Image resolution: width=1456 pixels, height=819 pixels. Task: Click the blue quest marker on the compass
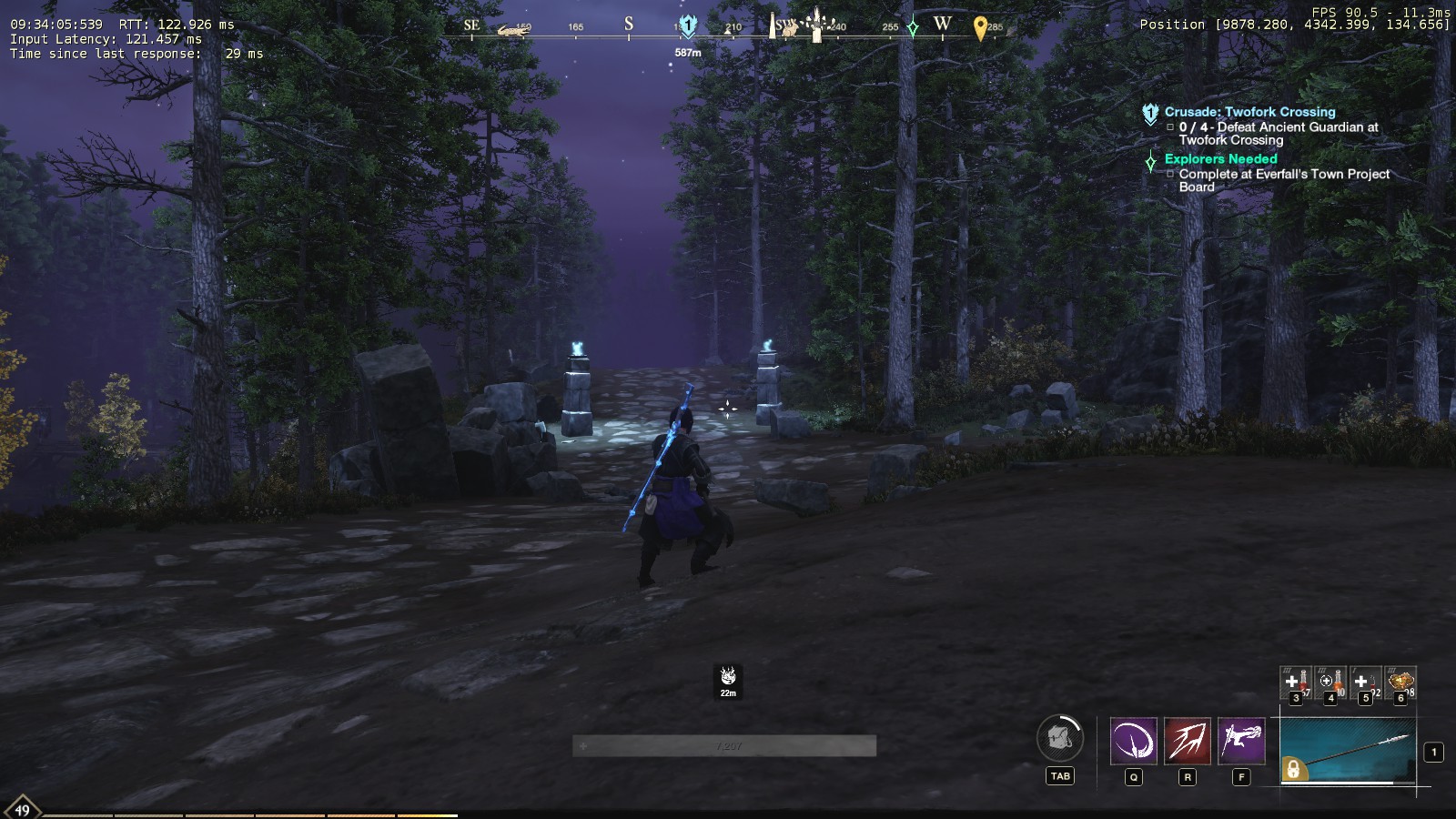pos(689,26)
